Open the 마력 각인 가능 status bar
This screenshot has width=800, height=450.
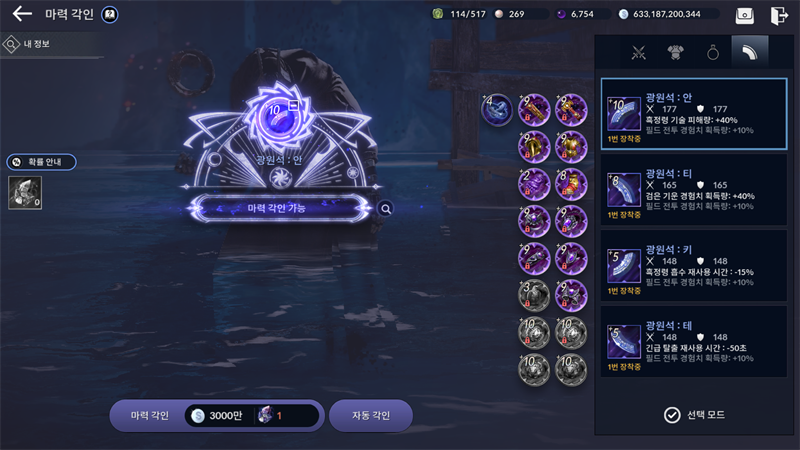pyautogui.click(x=277, y=208)
